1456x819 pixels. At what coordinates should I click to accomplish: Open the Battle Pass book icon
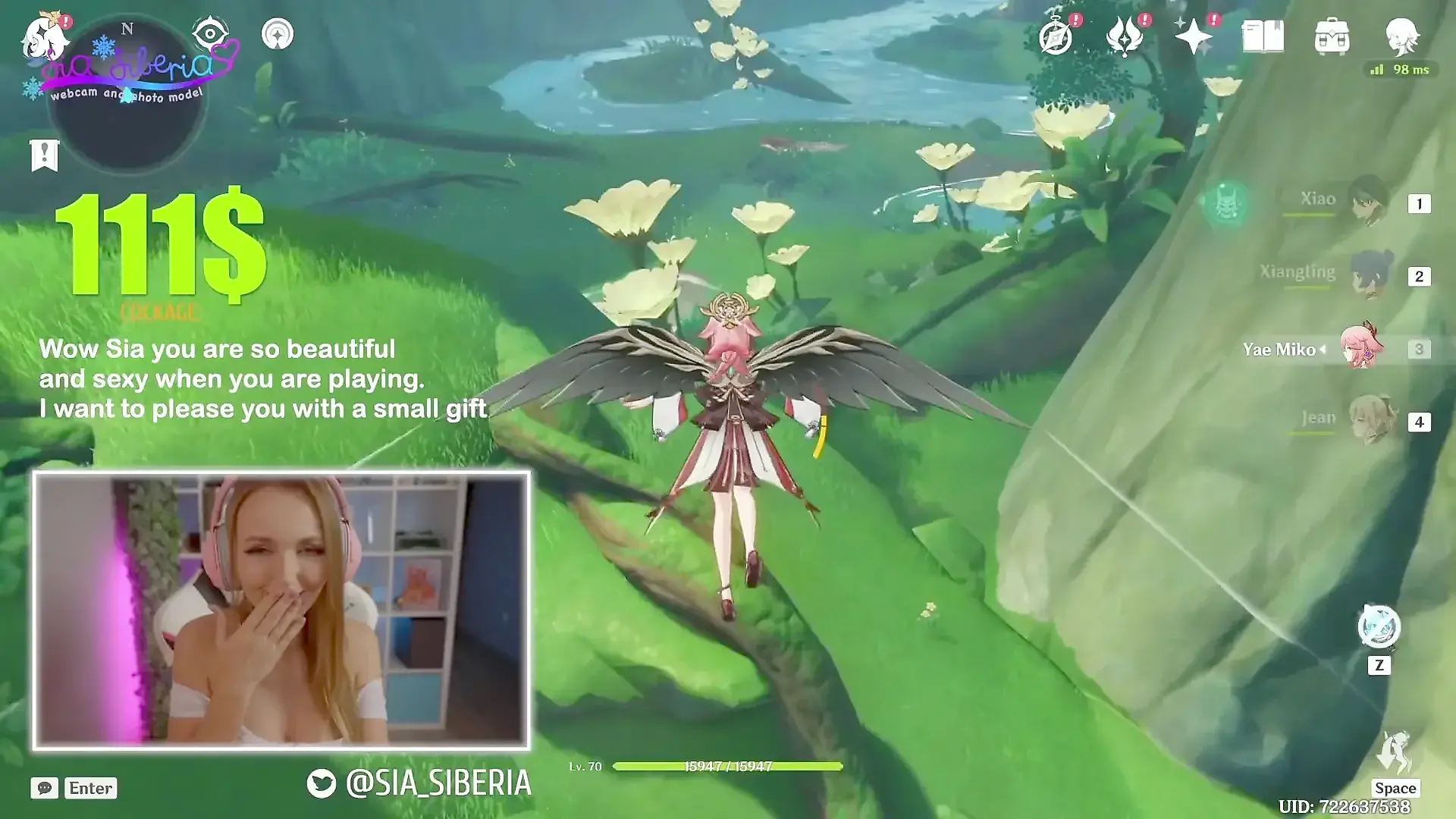click(x=1263, y=36)
